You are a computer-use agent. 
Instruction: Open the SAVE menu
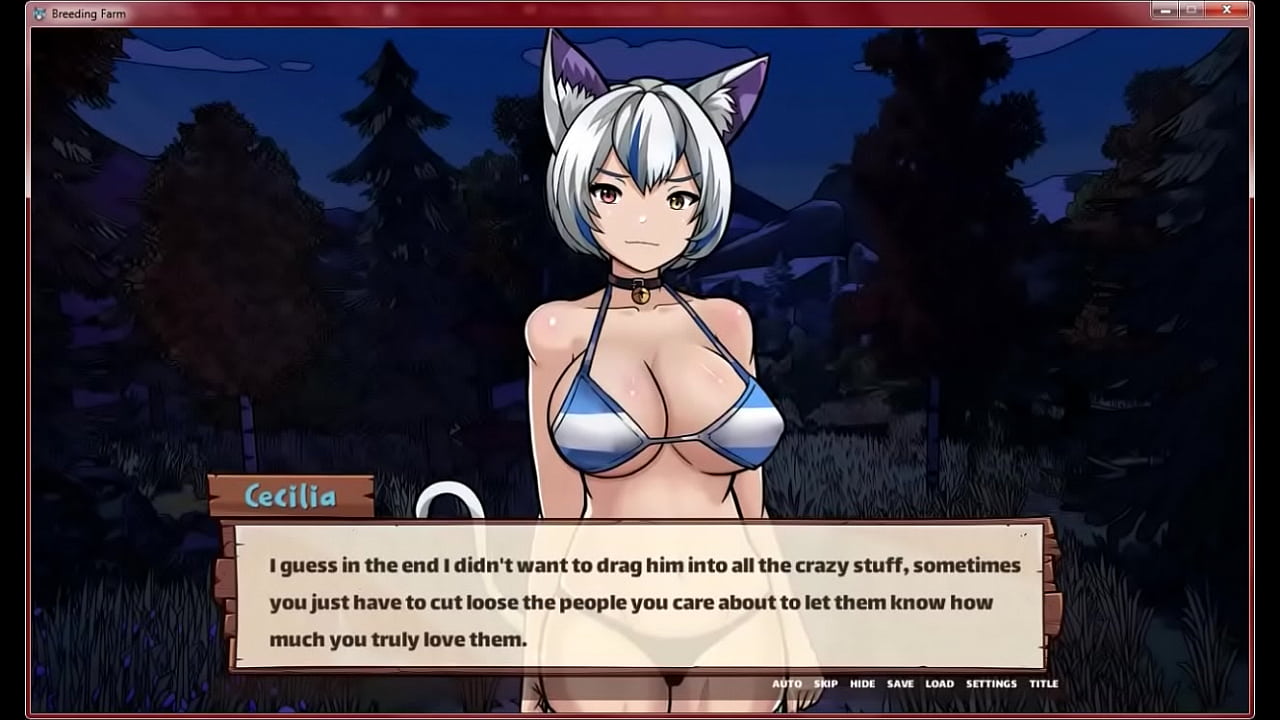(900, 684)
